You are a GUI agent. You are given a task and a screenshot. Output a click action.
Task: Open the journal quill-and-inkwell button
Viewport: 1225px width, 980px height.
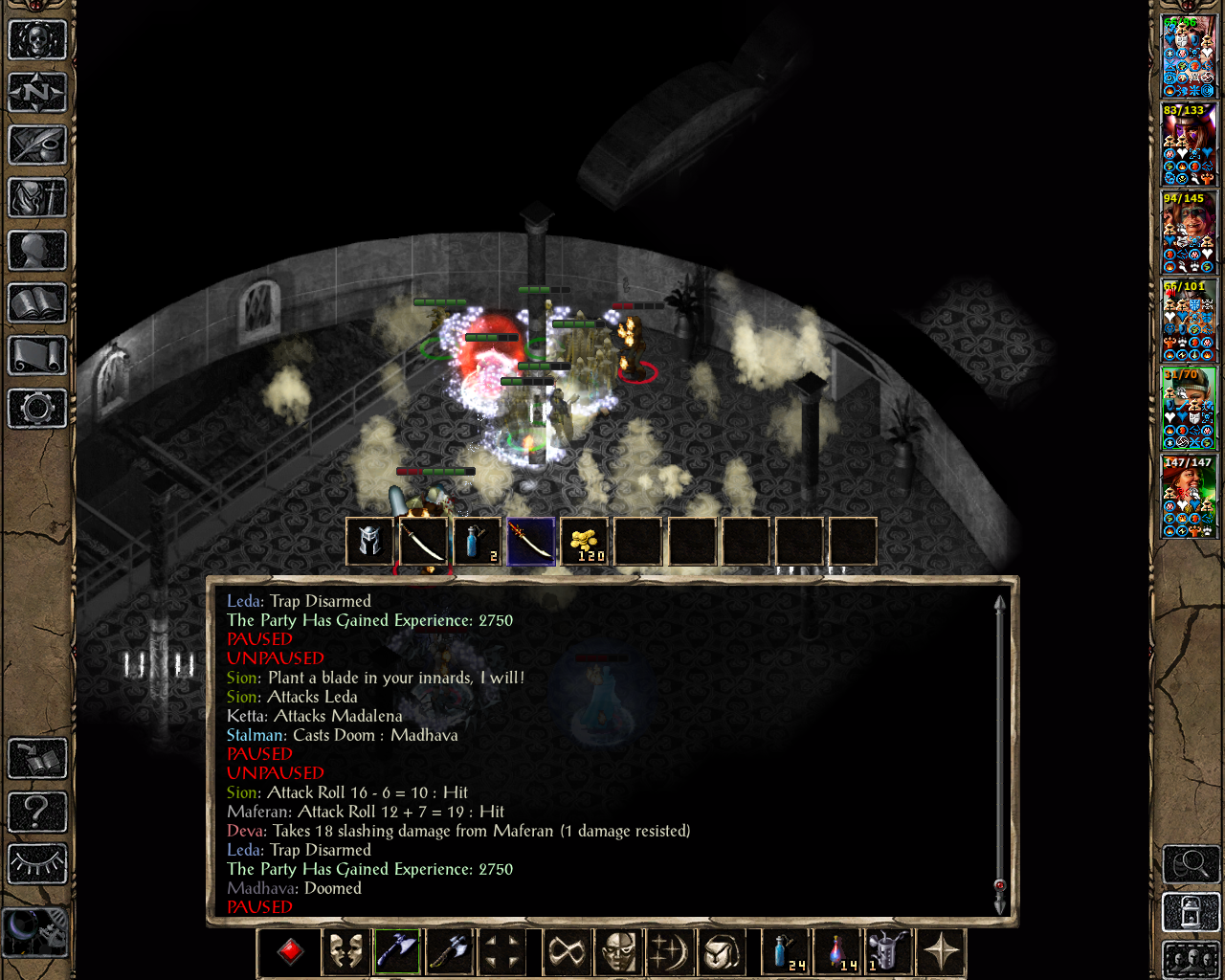37,145
